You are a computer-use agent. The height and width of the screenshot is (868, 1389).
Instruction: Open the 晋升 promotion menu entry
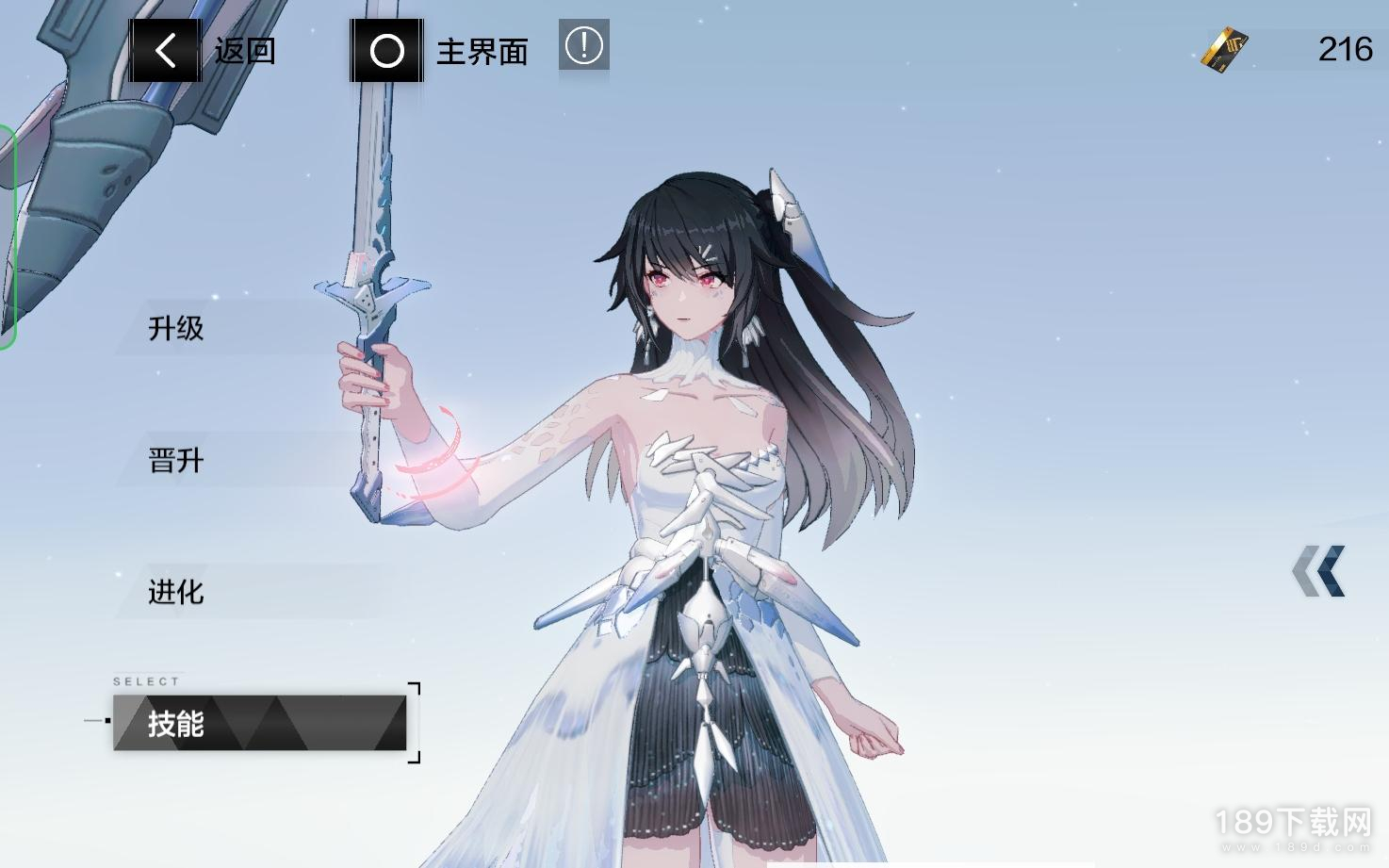point(176,460)
